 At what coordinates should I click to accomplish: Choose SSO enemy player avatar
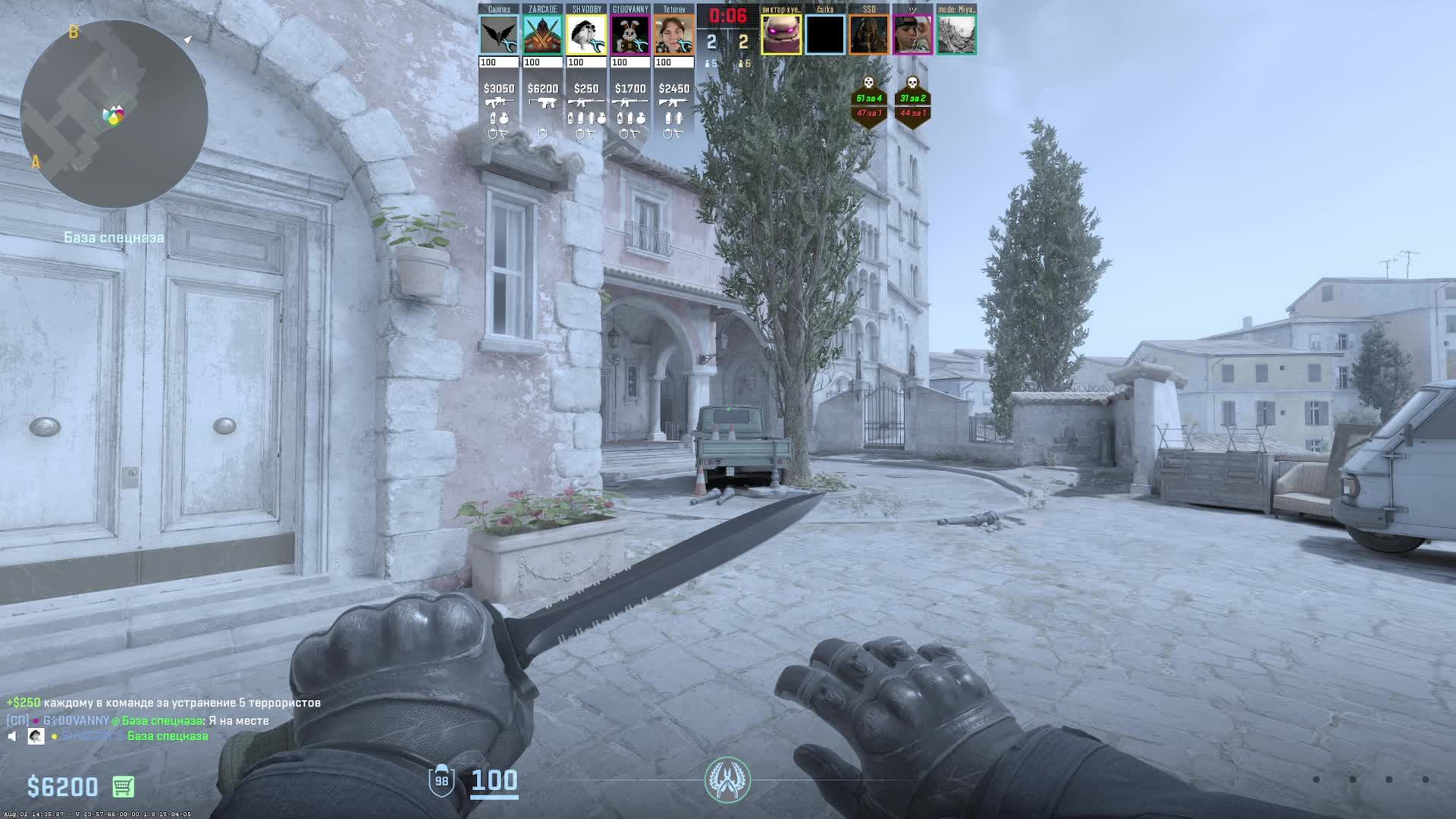point(869,35)
